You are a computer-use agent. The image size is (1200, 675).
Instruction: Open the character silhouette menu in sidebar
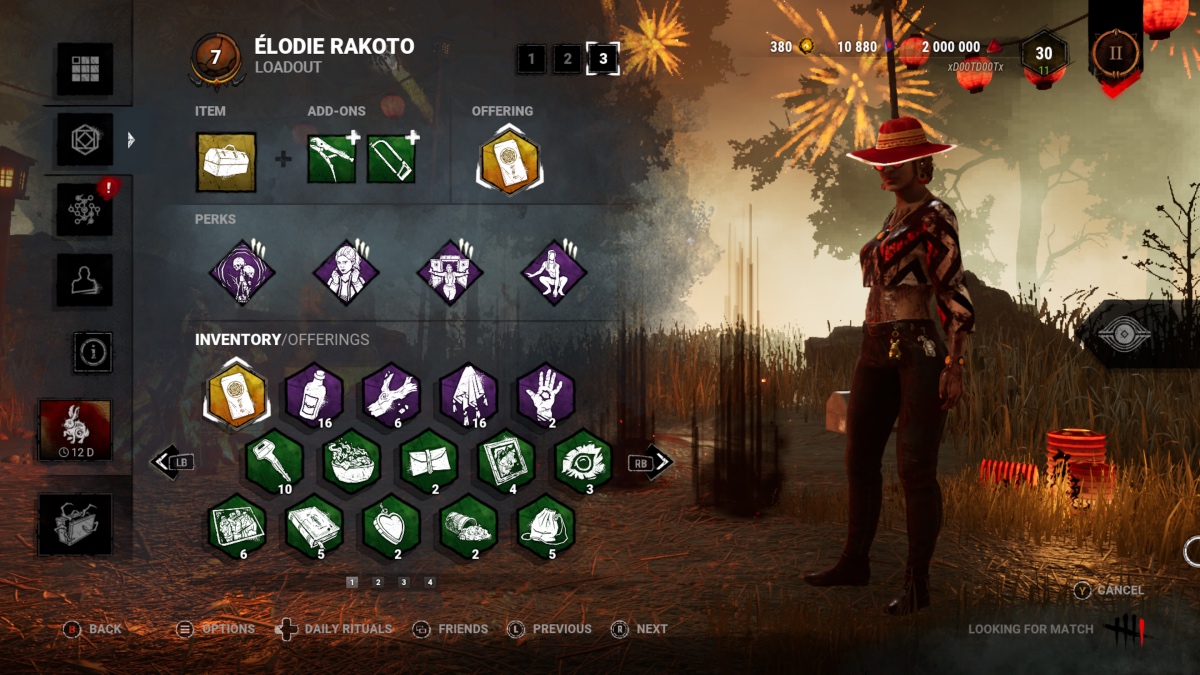coord(84,280)
